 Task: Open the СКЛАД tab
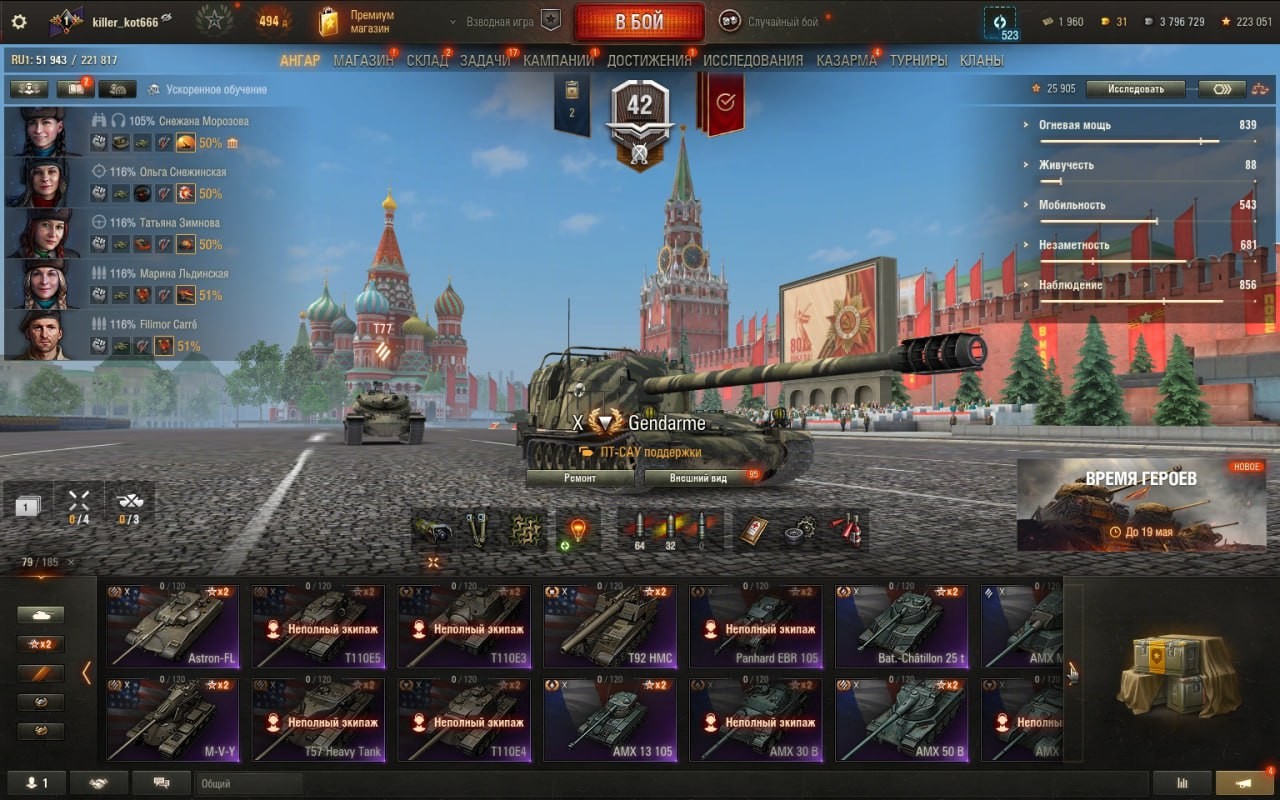coord(427,60)
